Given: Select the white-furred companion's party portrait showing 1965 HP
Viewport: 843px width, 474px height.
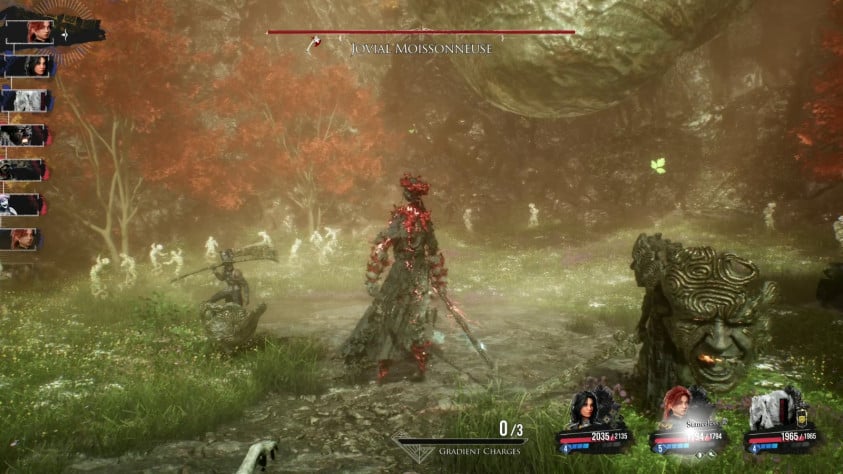Looking at the screenshot, I should click(x=771, y=408).
